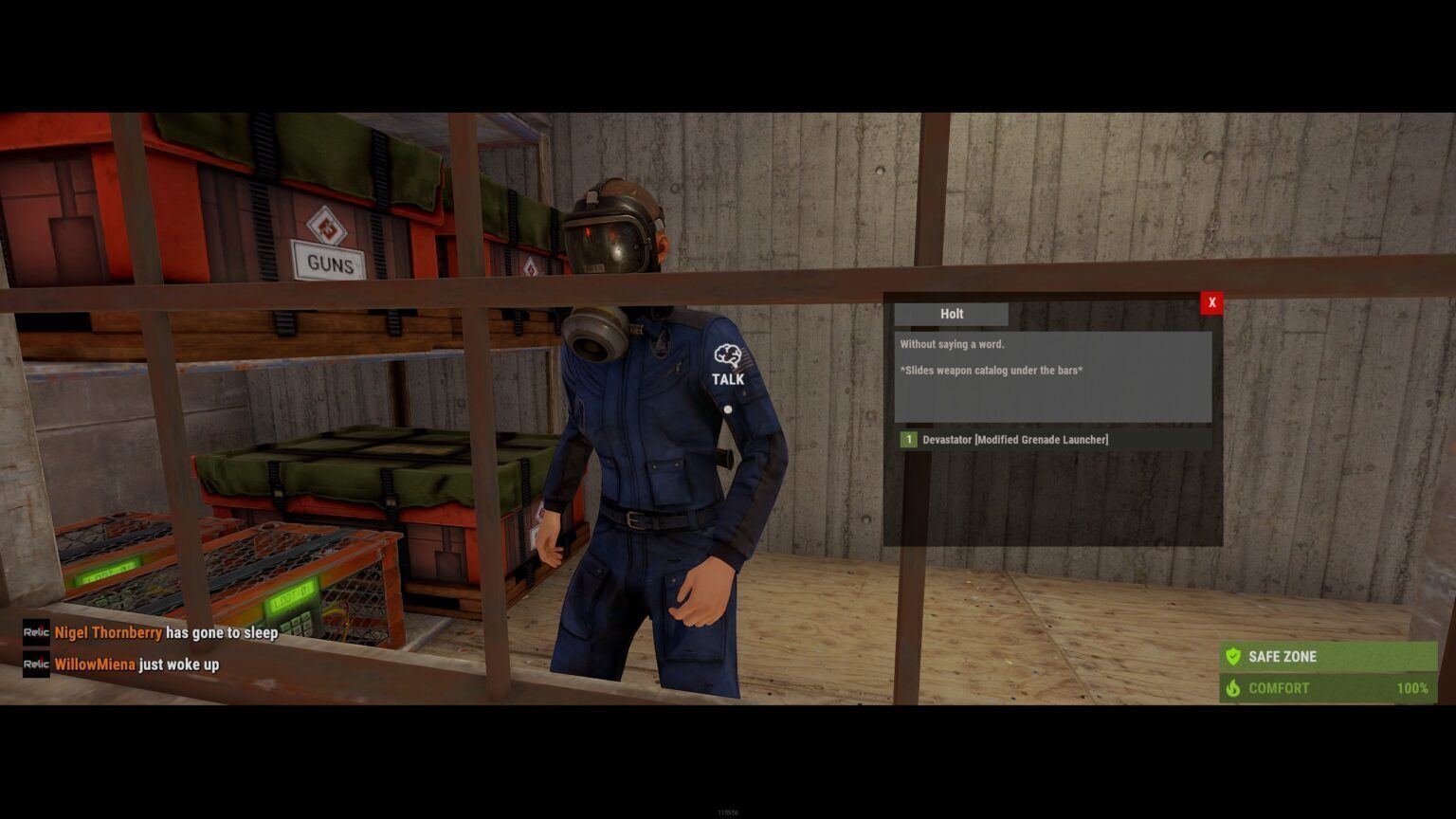Viewport: 1456px width, 819px height.
Task: Choose the Devastator Modified Grenade Launcher option
Action: (1014, 440)
